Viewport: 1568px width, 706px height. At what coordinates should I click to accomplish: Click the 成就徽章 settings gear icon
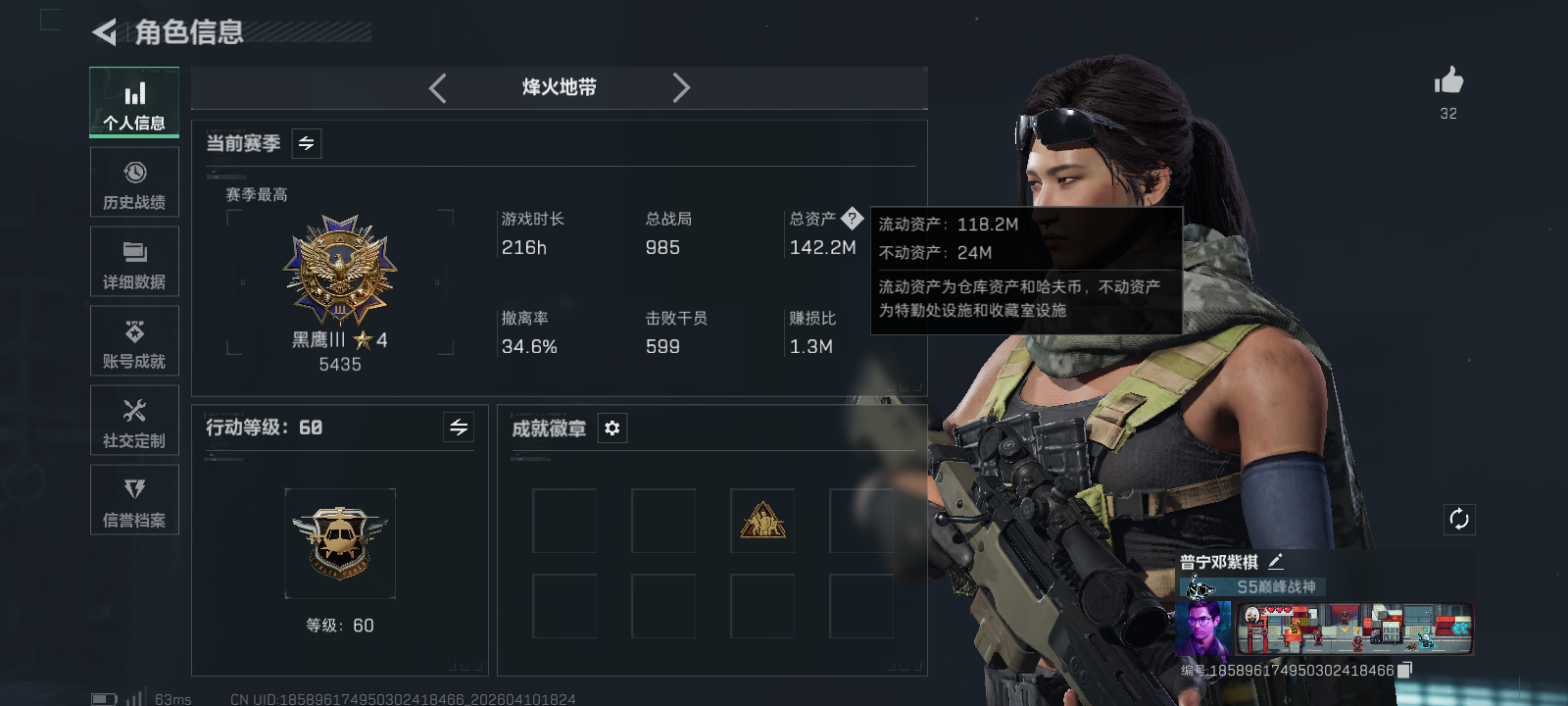[x=612, y=429]
